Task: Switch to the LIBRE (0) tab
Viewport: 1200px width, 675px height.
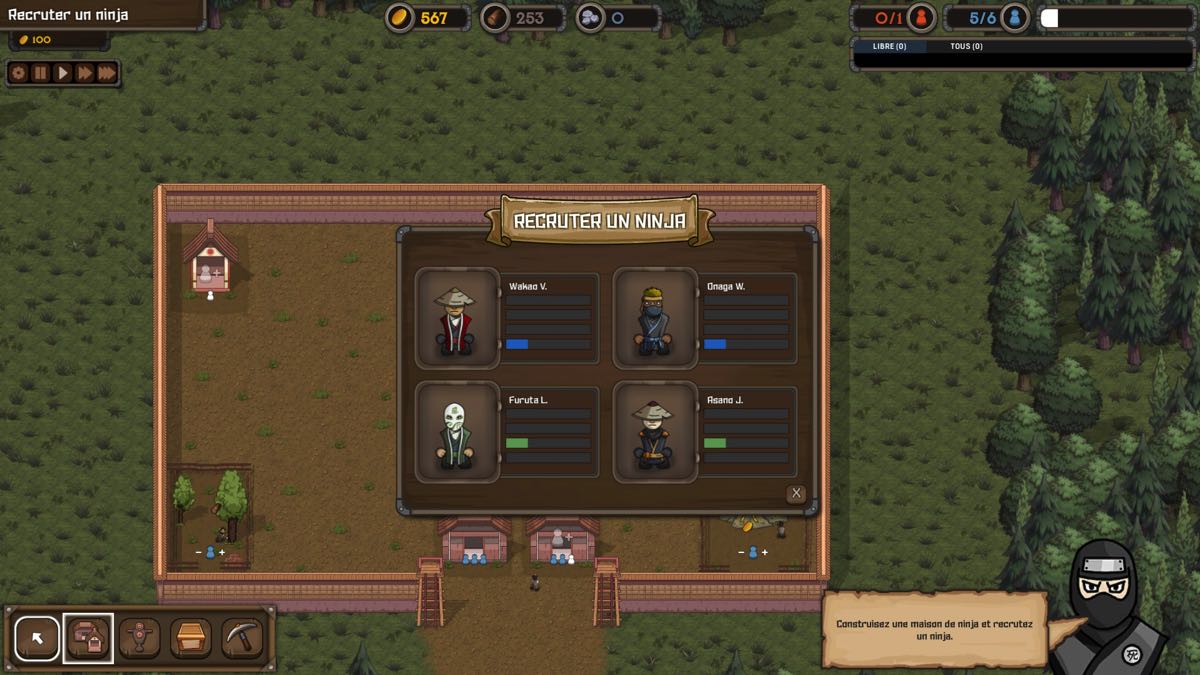Action: click(x=889, y=46)
